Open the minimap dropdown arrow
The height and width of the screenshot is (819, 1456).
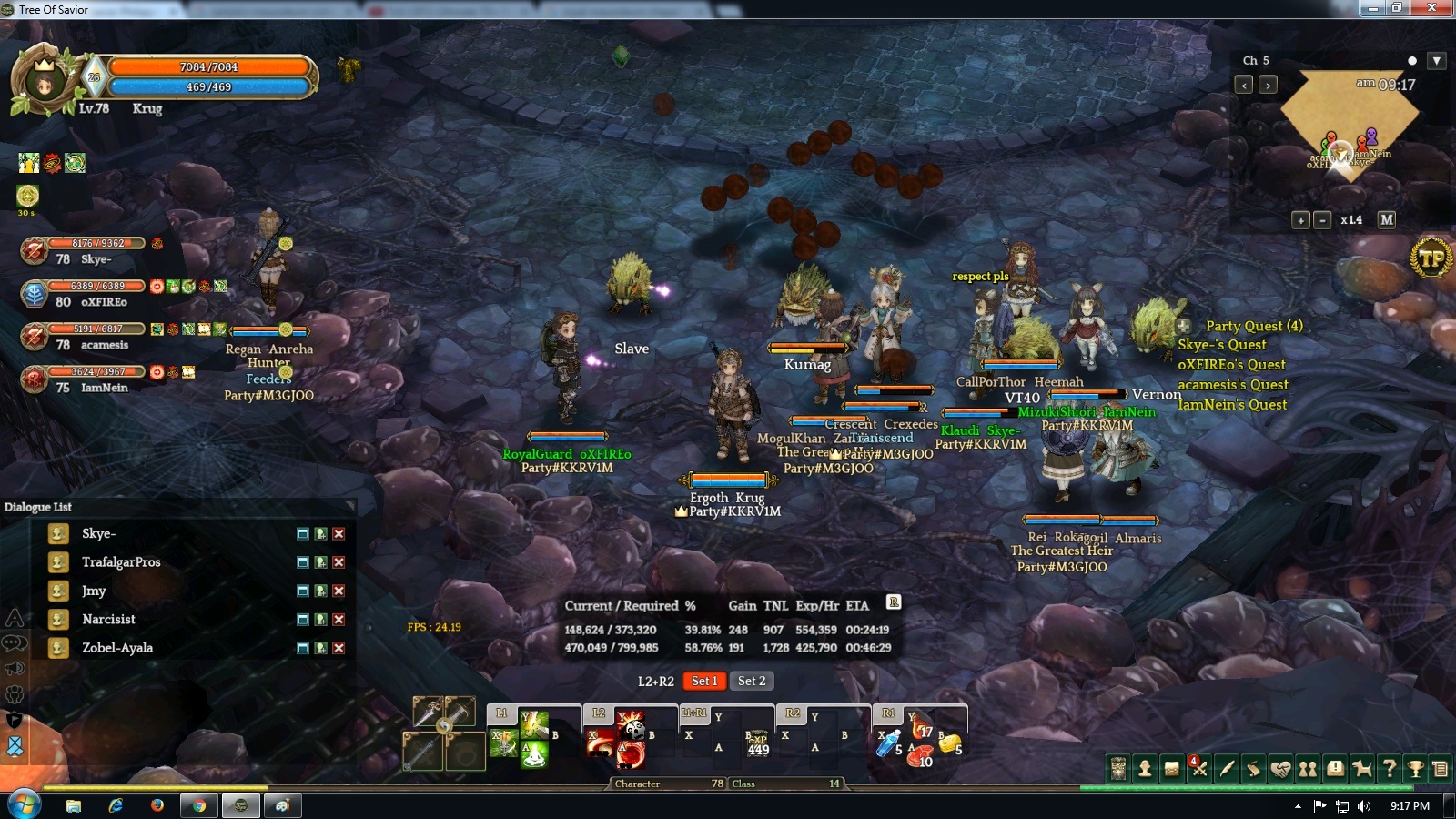pos(1436,61)
